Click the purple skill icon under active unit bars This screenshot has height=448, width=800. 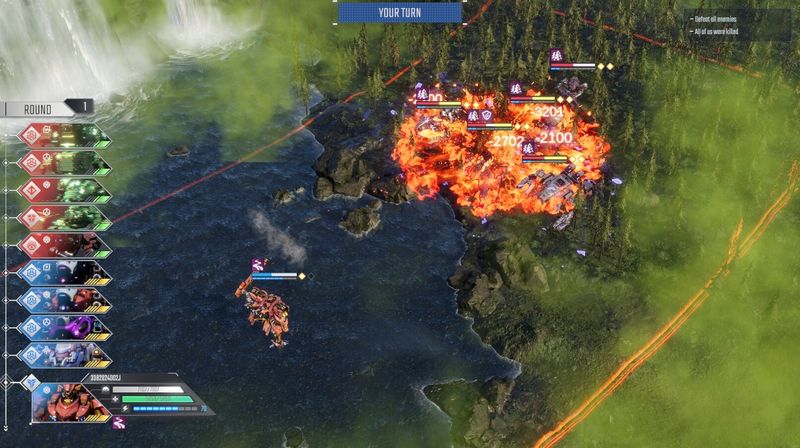119,423
